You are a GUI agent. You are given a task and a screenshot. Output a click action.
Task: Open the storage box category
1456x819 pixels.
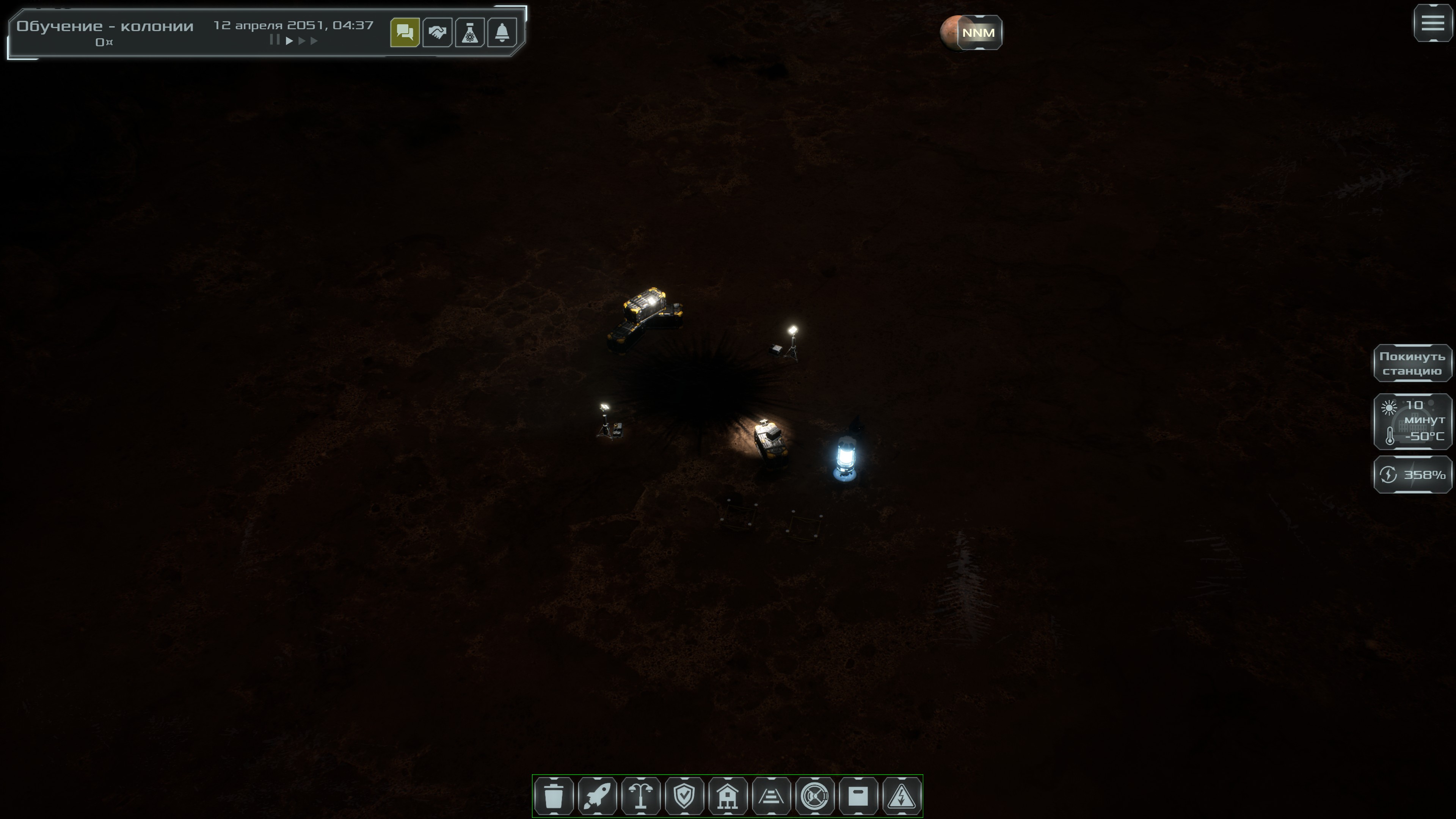[x=858, y=796]
